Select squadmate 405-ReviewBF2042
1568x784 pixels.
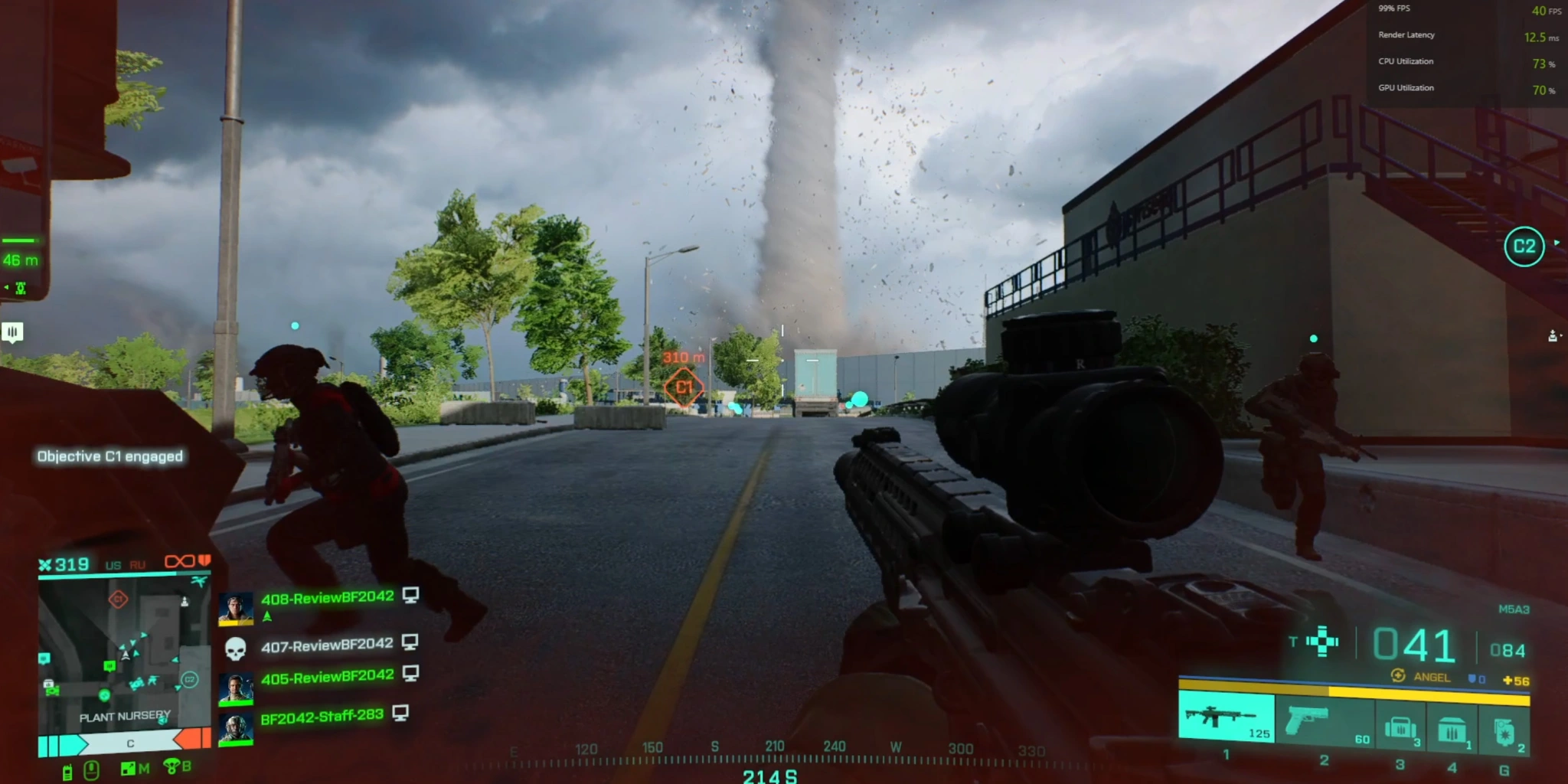pos(327,678)
